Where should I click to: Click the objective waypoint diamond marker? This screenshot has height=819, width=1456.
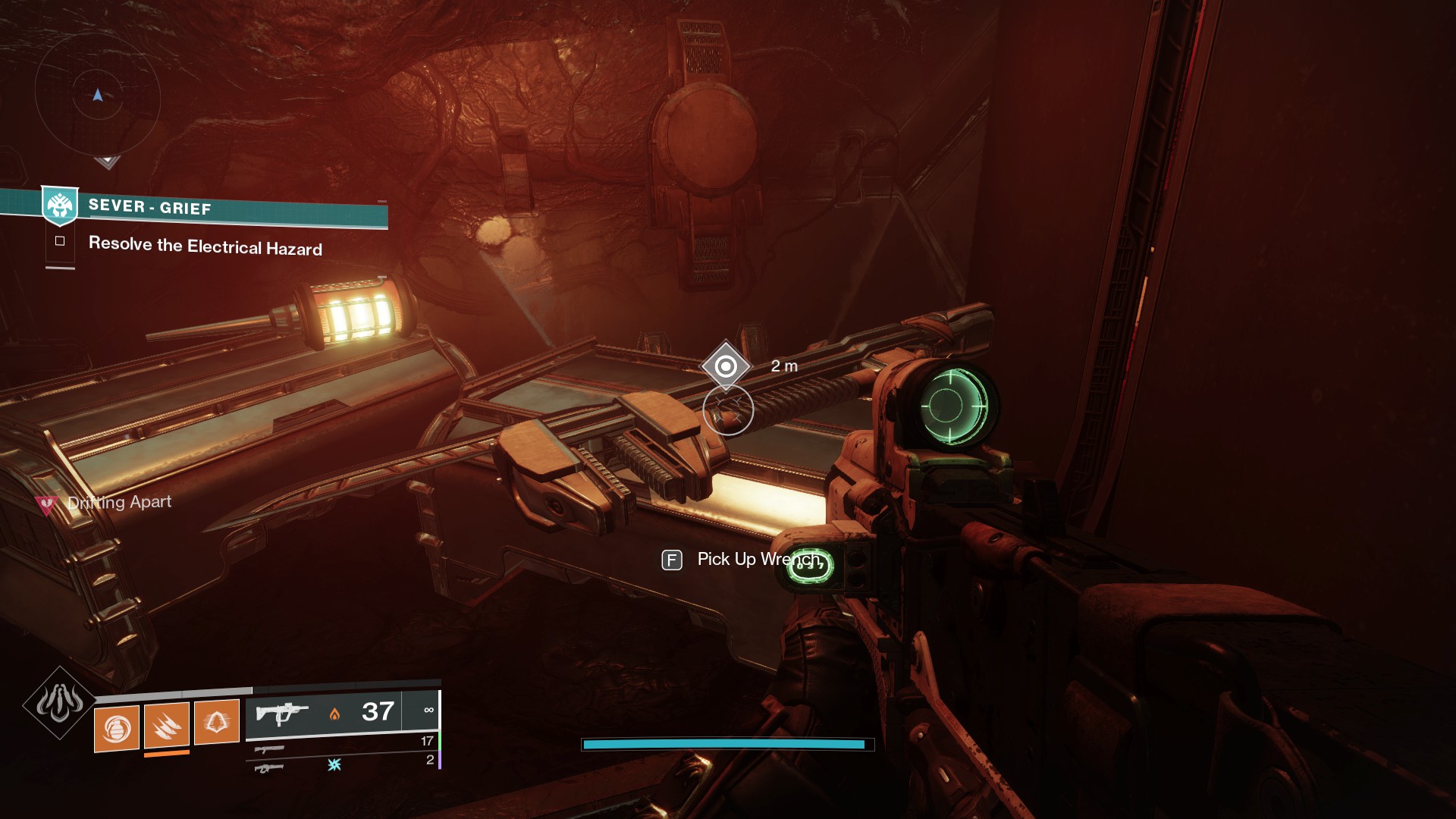726,366
